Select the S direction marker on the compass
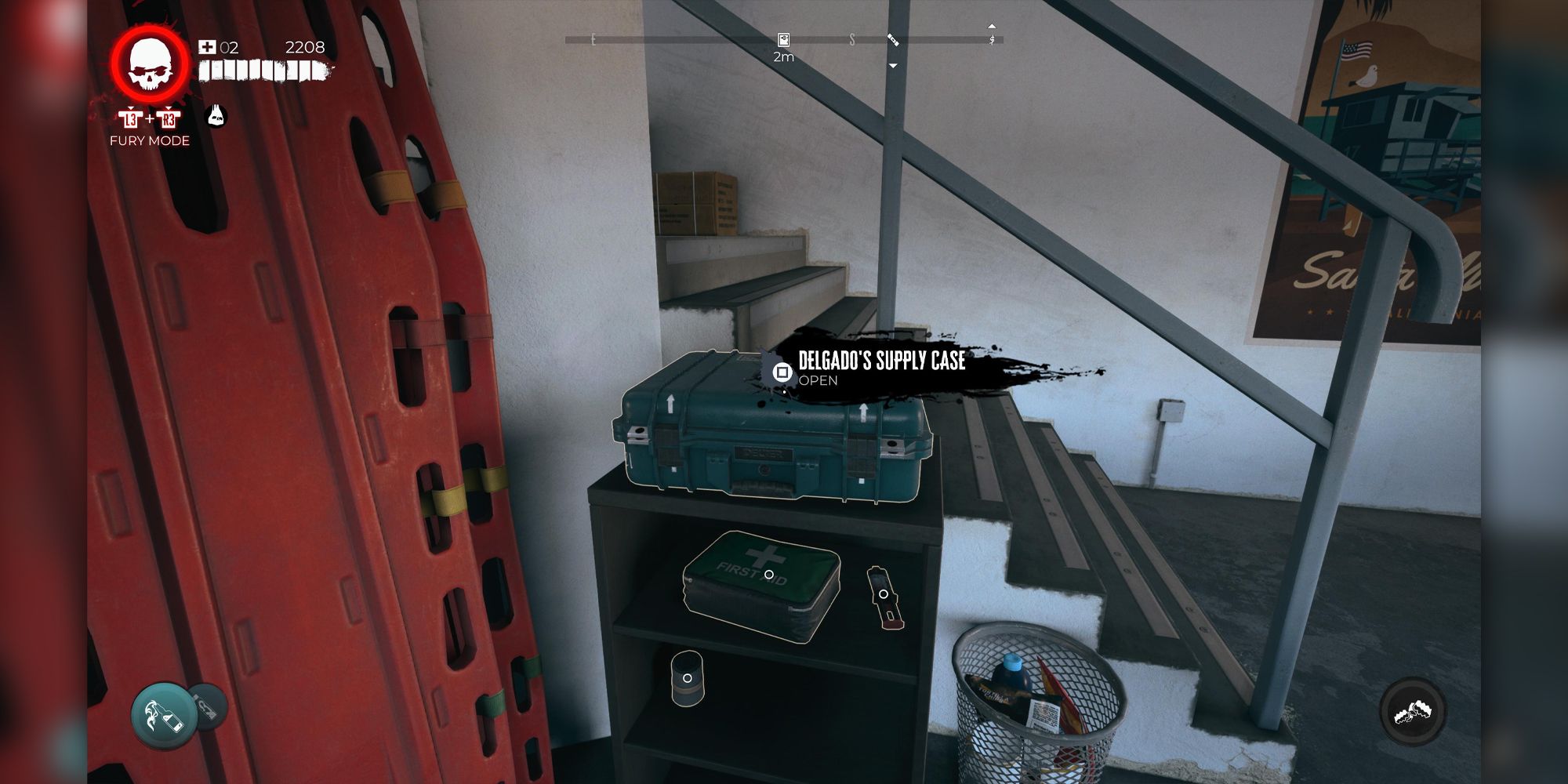 tap(852, 39)
